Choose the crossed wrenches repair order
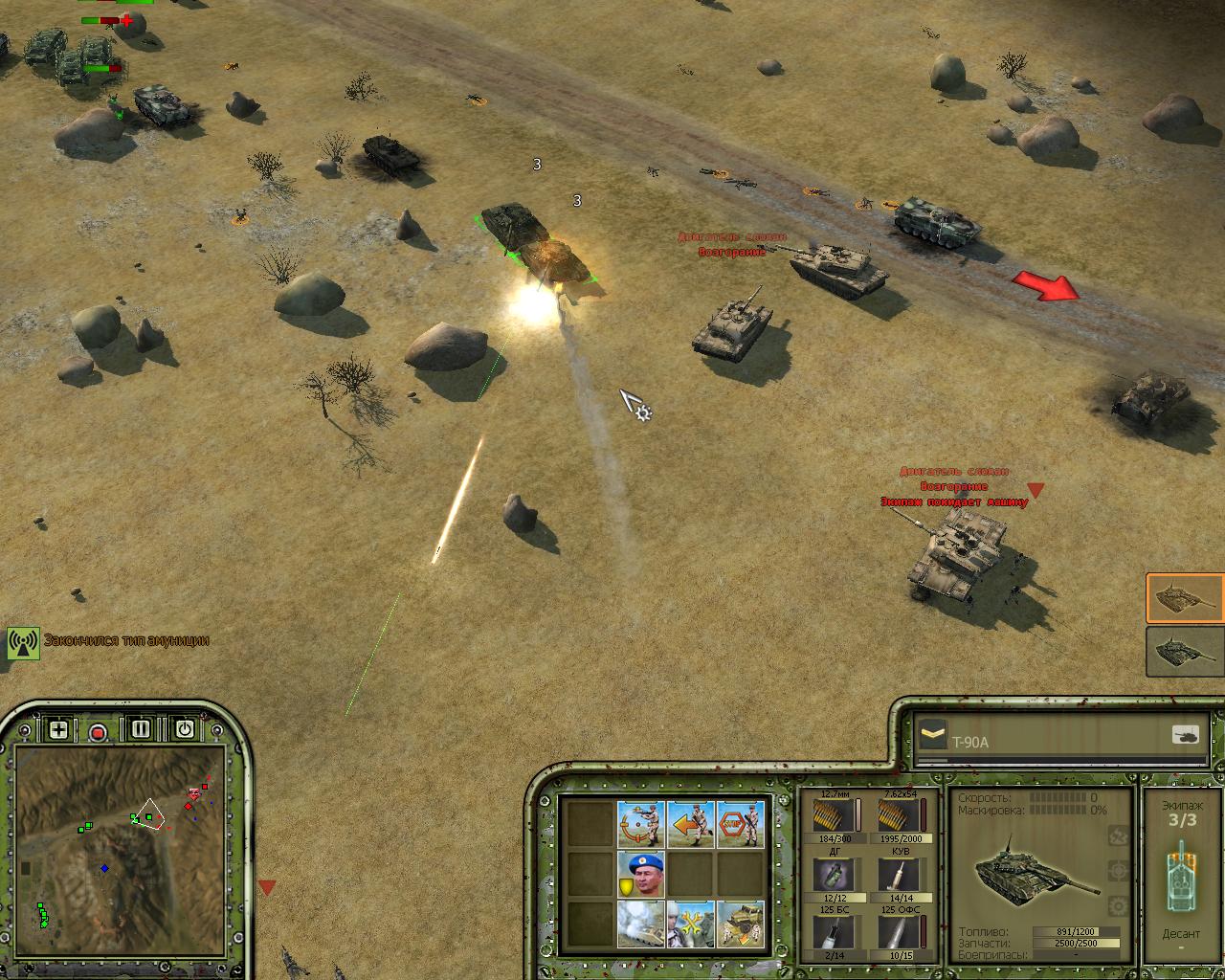Screen dimensions: 1225x980 (x=690, y=924)
